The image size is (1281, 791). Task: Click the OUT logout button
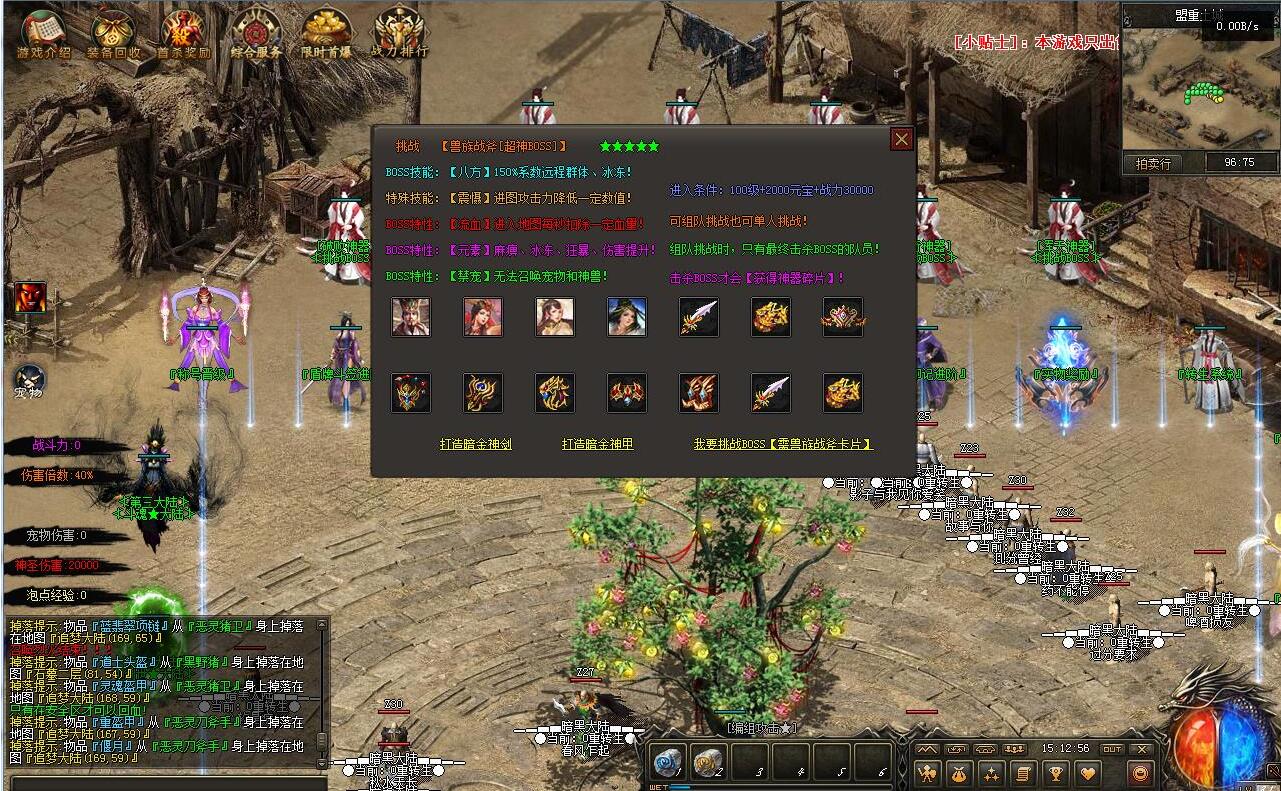click(1112, 749)
